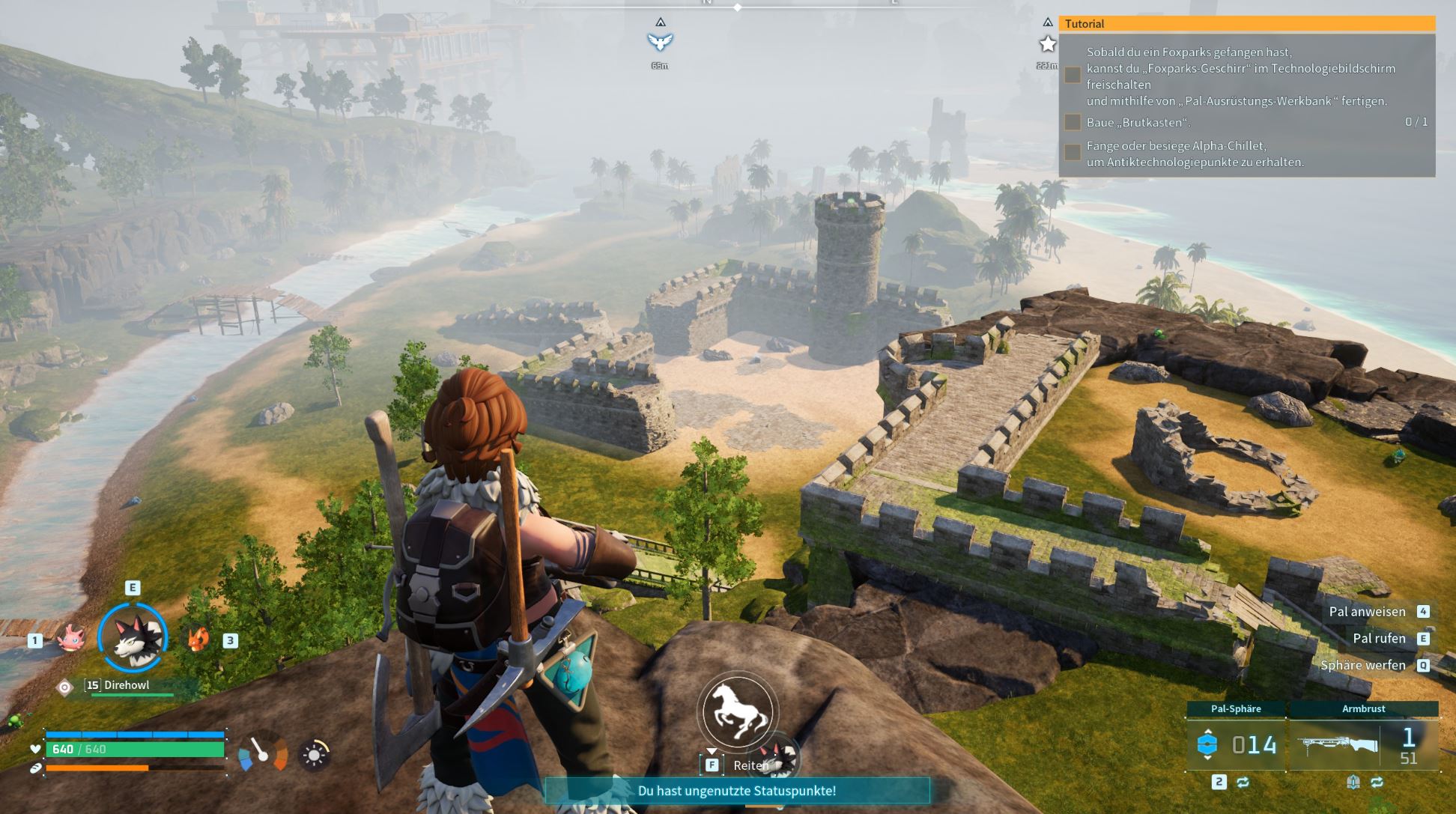Viewport: 1456px width, 814px height.
Task: Open the Tutorial objectives header
Action: coord(1246,24)
